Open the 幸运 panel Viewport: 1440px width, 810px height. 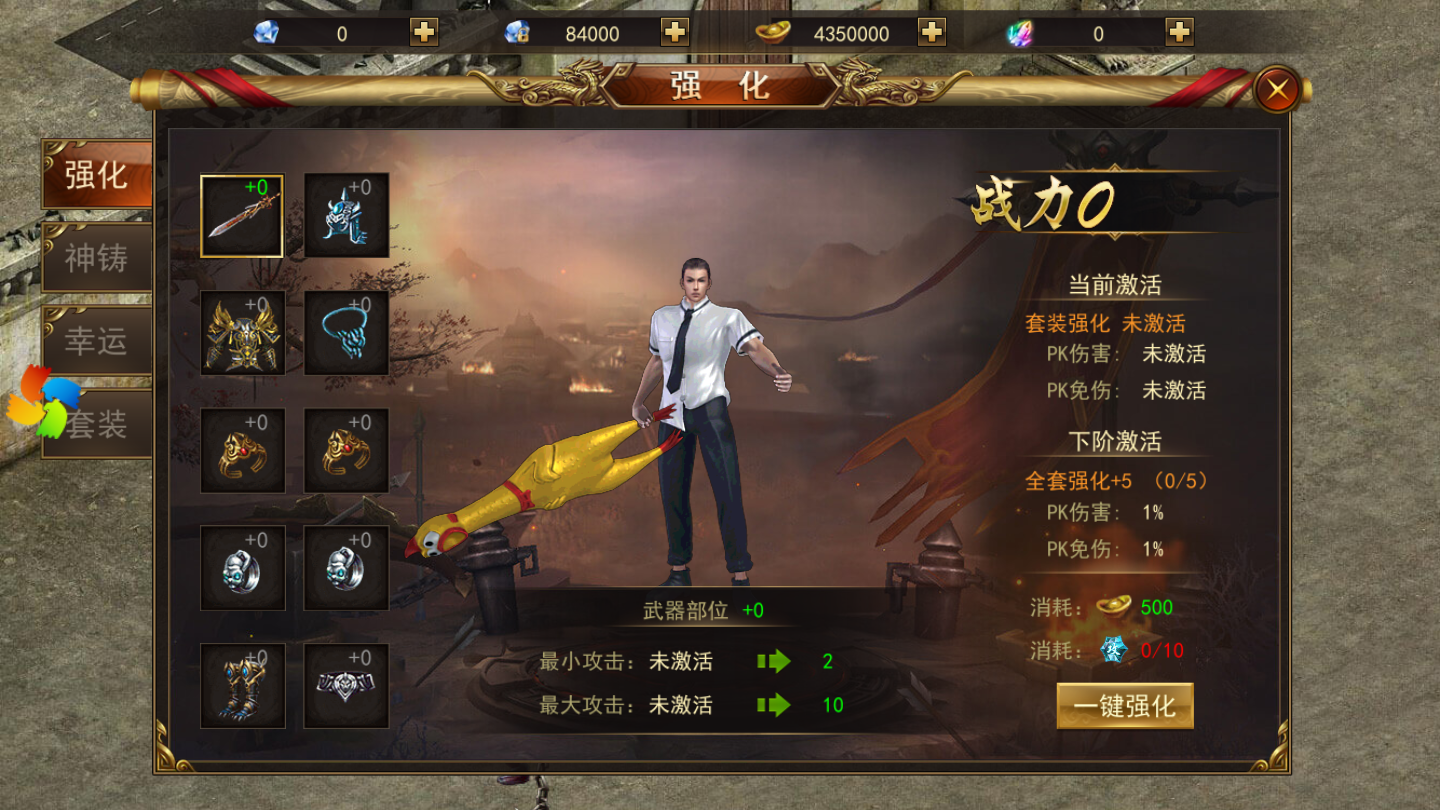96,342
